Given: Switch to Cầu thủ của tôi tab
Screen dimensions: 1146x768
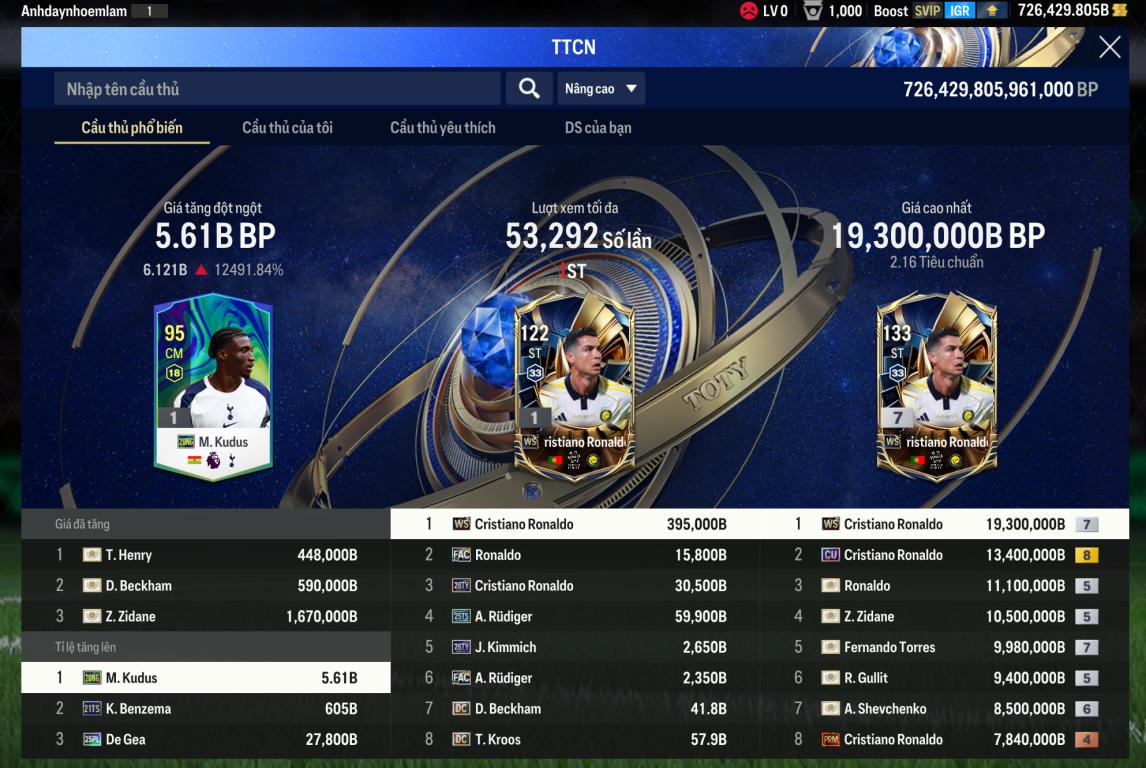Looking at the screenshot, I should (287, 128).
